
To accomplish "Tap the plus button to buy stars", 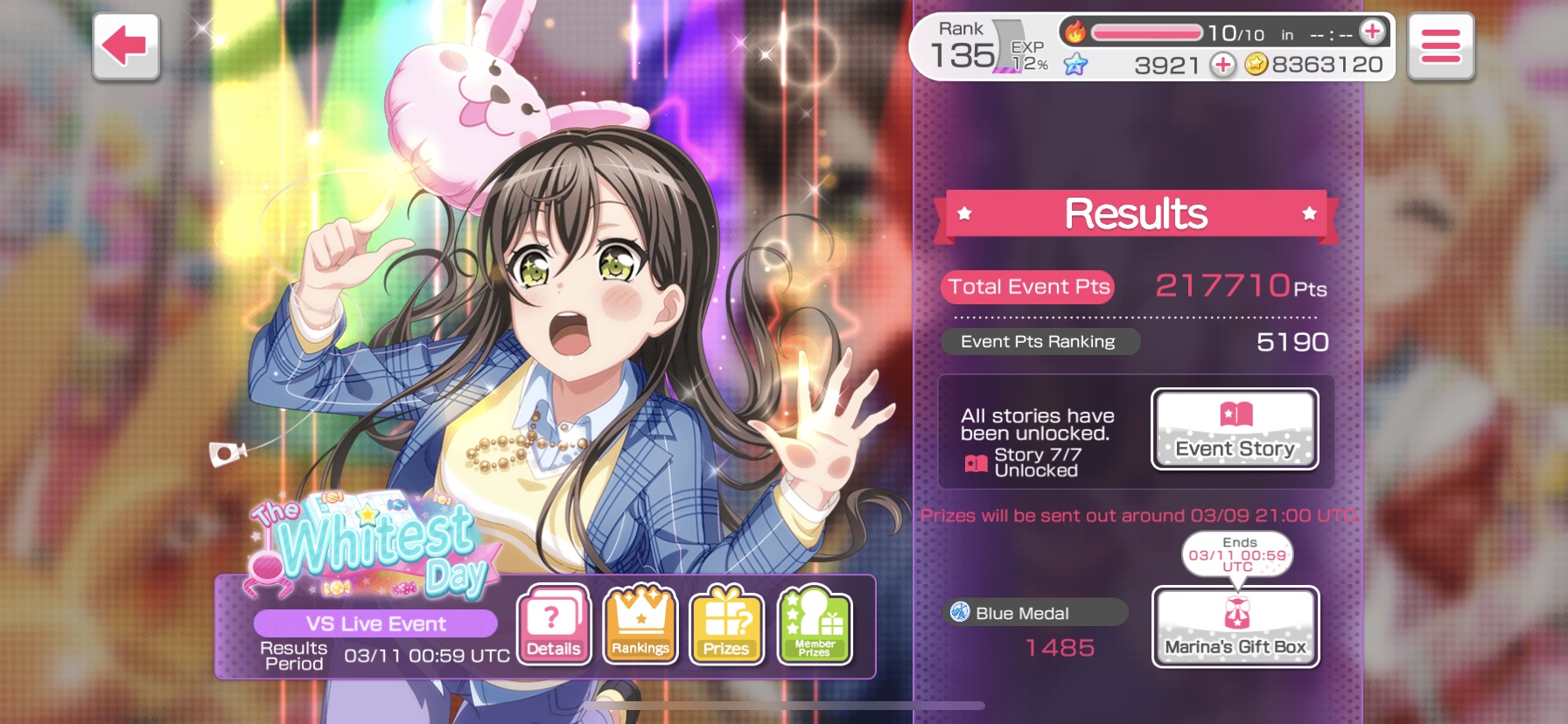I will 1222,65.
